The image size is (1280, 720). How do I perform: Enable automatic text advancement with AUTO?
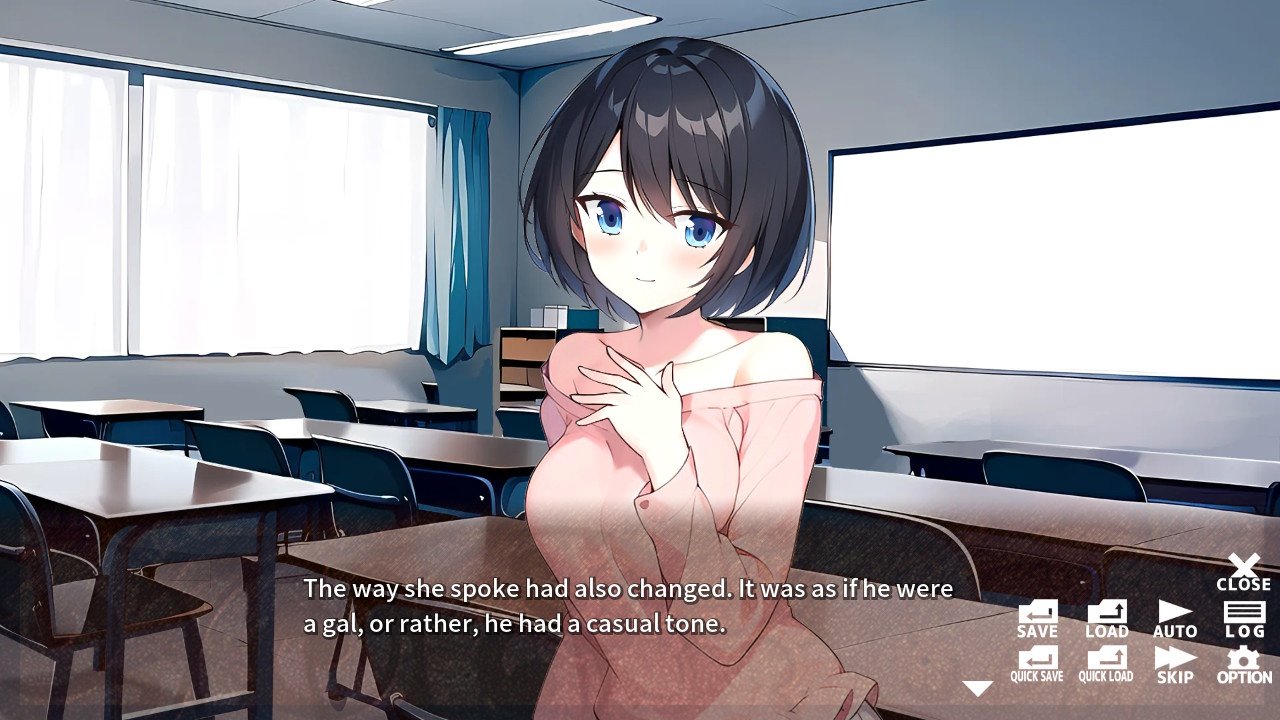(1174, 618)
